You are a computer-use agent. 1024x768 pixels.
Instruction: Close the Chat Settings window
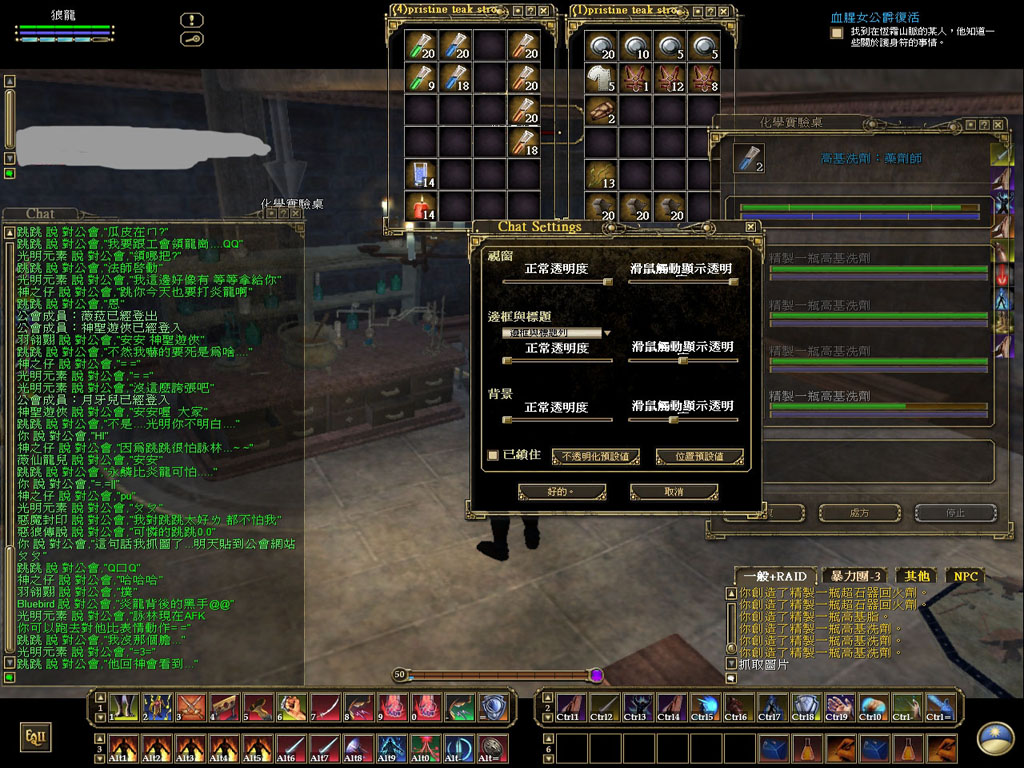tap(748, 227)
